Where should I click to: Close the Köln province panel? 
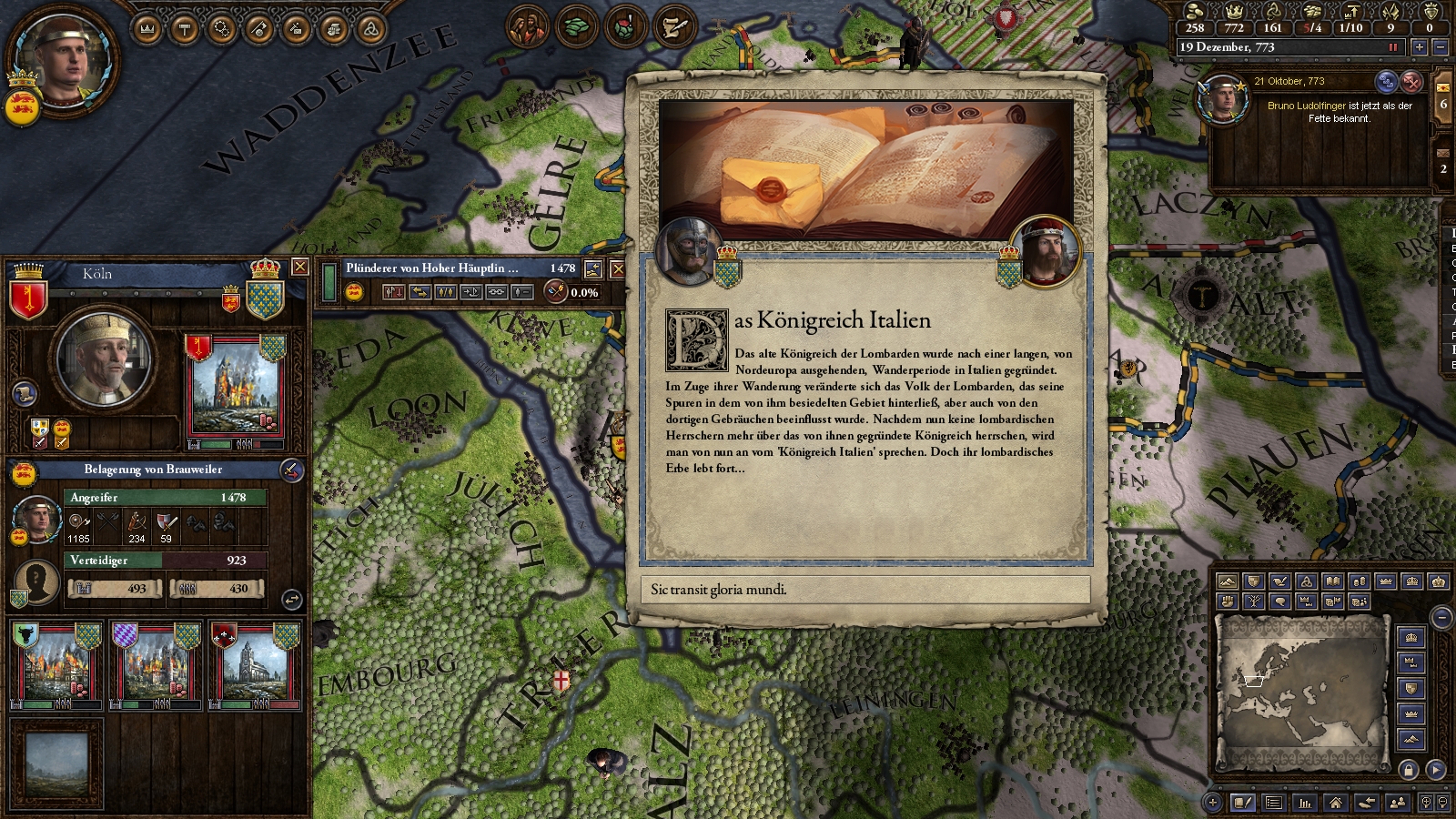[299, 267]
